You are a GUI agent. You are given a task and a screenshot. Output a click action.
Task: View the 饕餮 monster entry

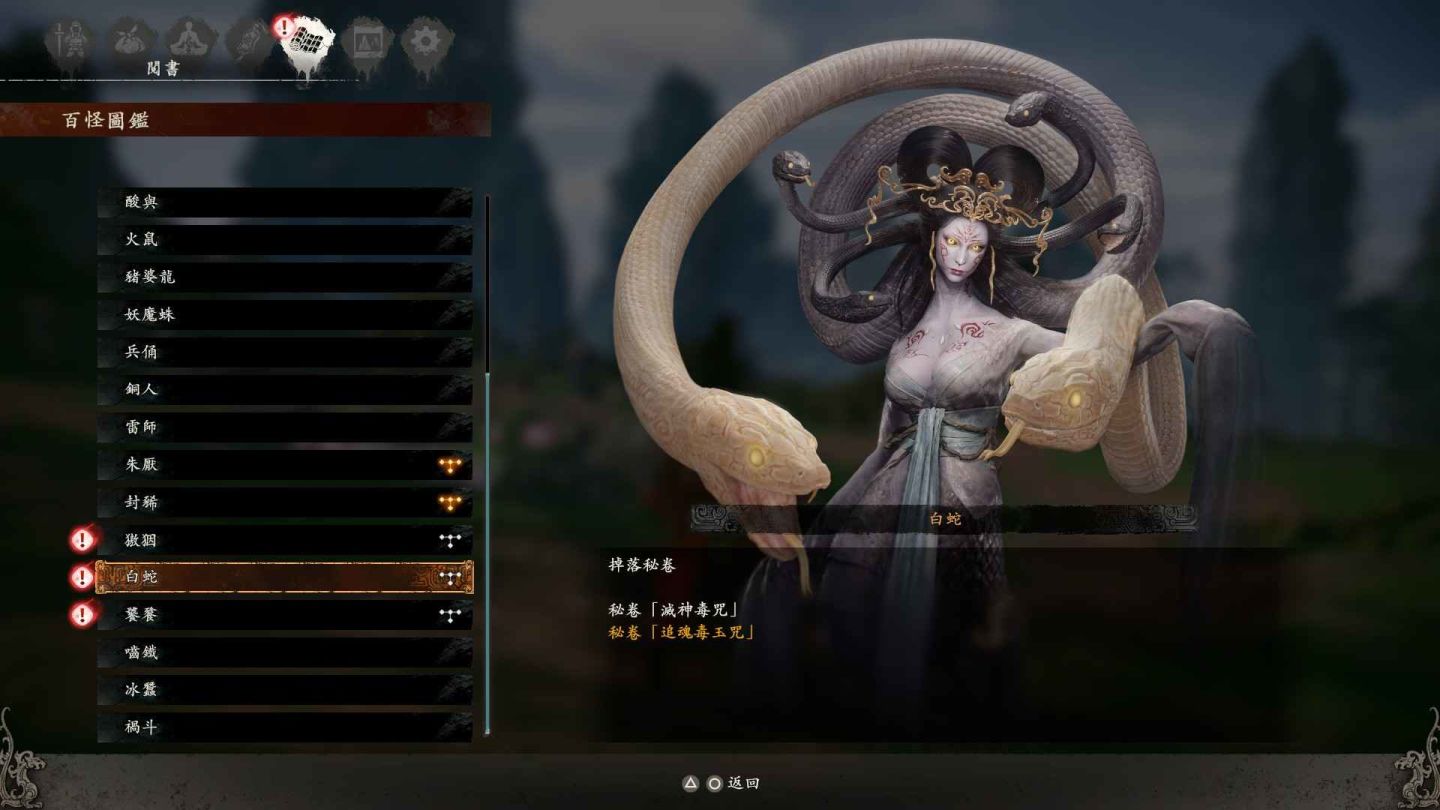(285, 615)
